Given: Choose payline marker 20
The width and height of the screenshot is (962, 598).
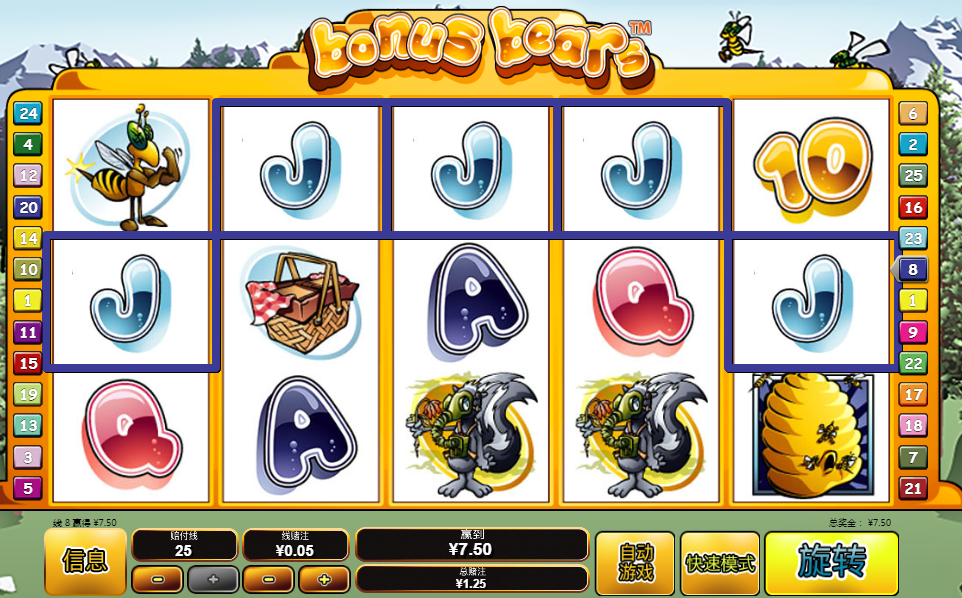Looking at the screenshot, I should coord(27,207).
